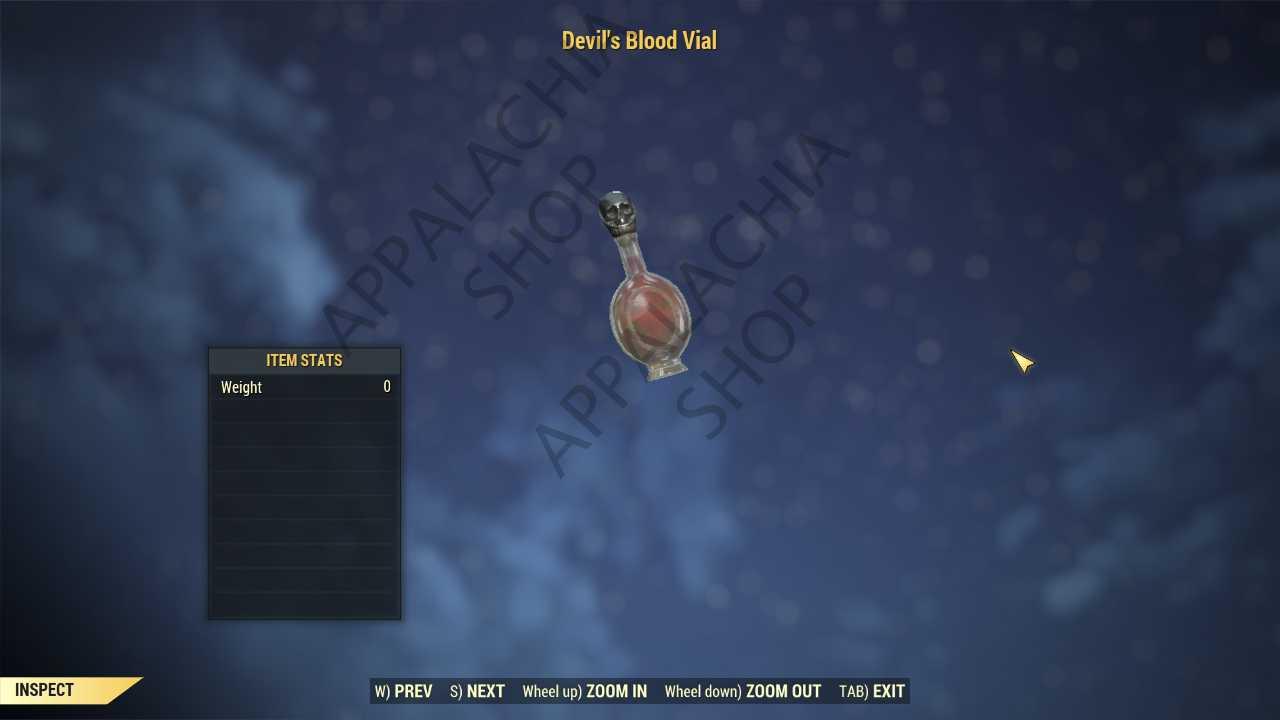1280x720 pixels.
Task: Click the Devil's Blood Vial title text
Action: [x=639, y=40]
